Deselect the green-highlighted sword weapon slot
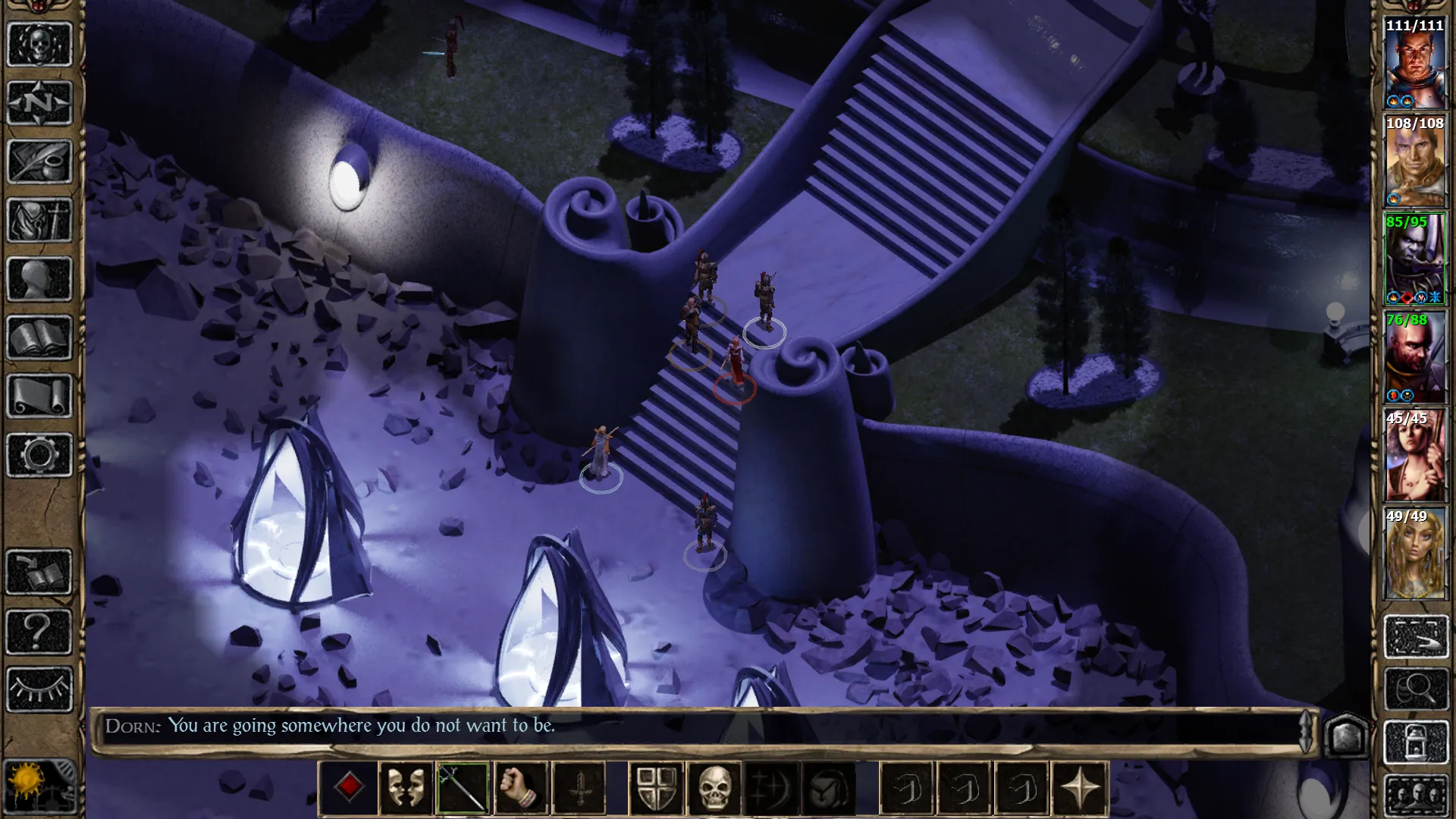 (463, 787)
